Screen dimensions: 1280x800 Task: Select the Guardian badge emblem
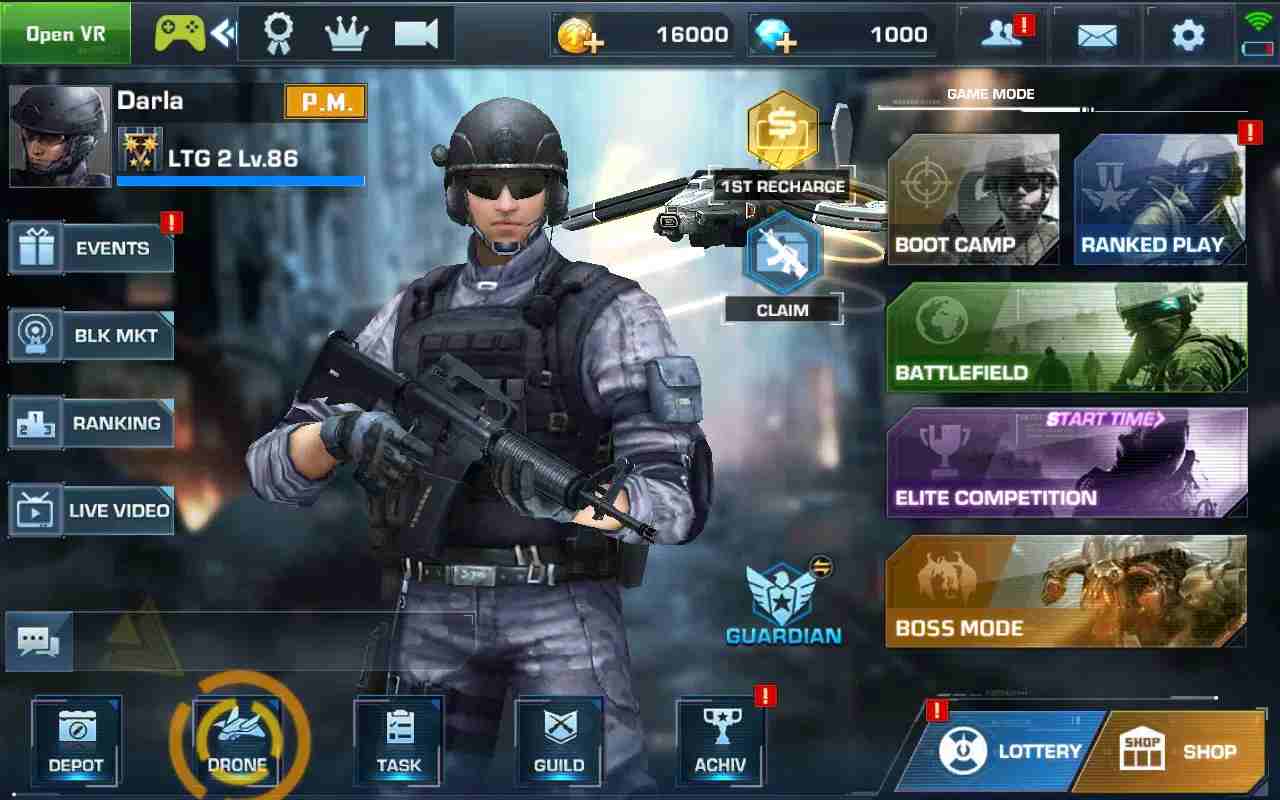(x=783, y=590)
